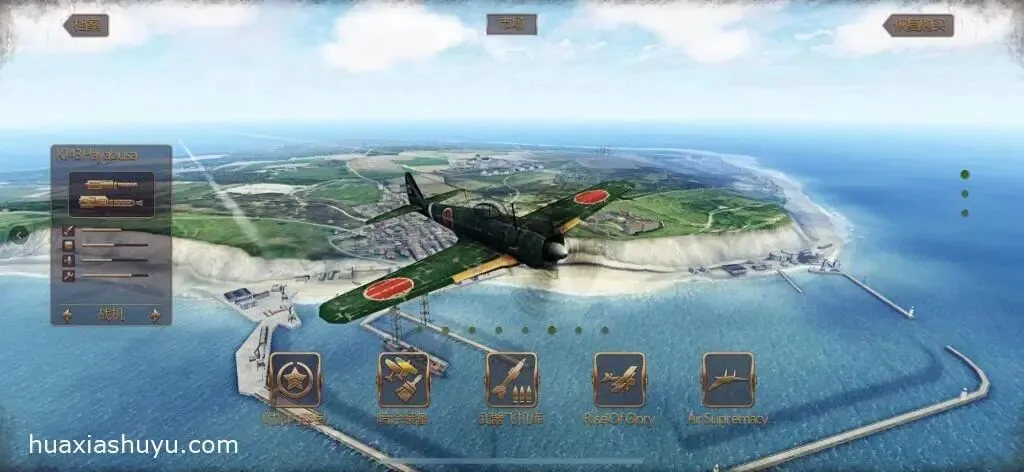
Task: Choose the Air Supremacy jet icon
Action: coord(727,379)
